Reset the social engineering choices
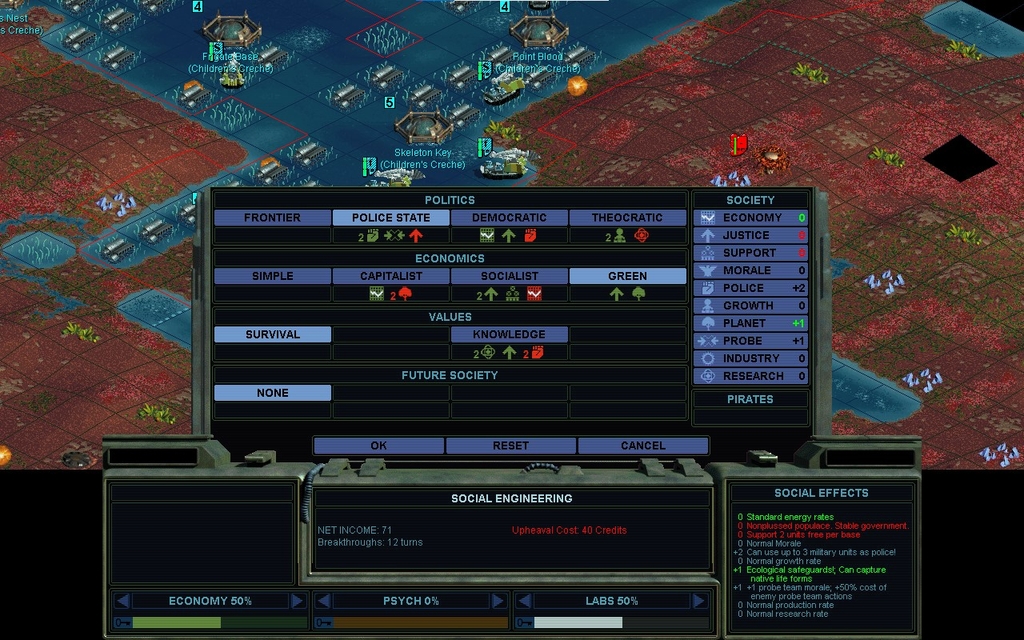1024x640 pixels. pyautogui.click(x=511, y=446)
